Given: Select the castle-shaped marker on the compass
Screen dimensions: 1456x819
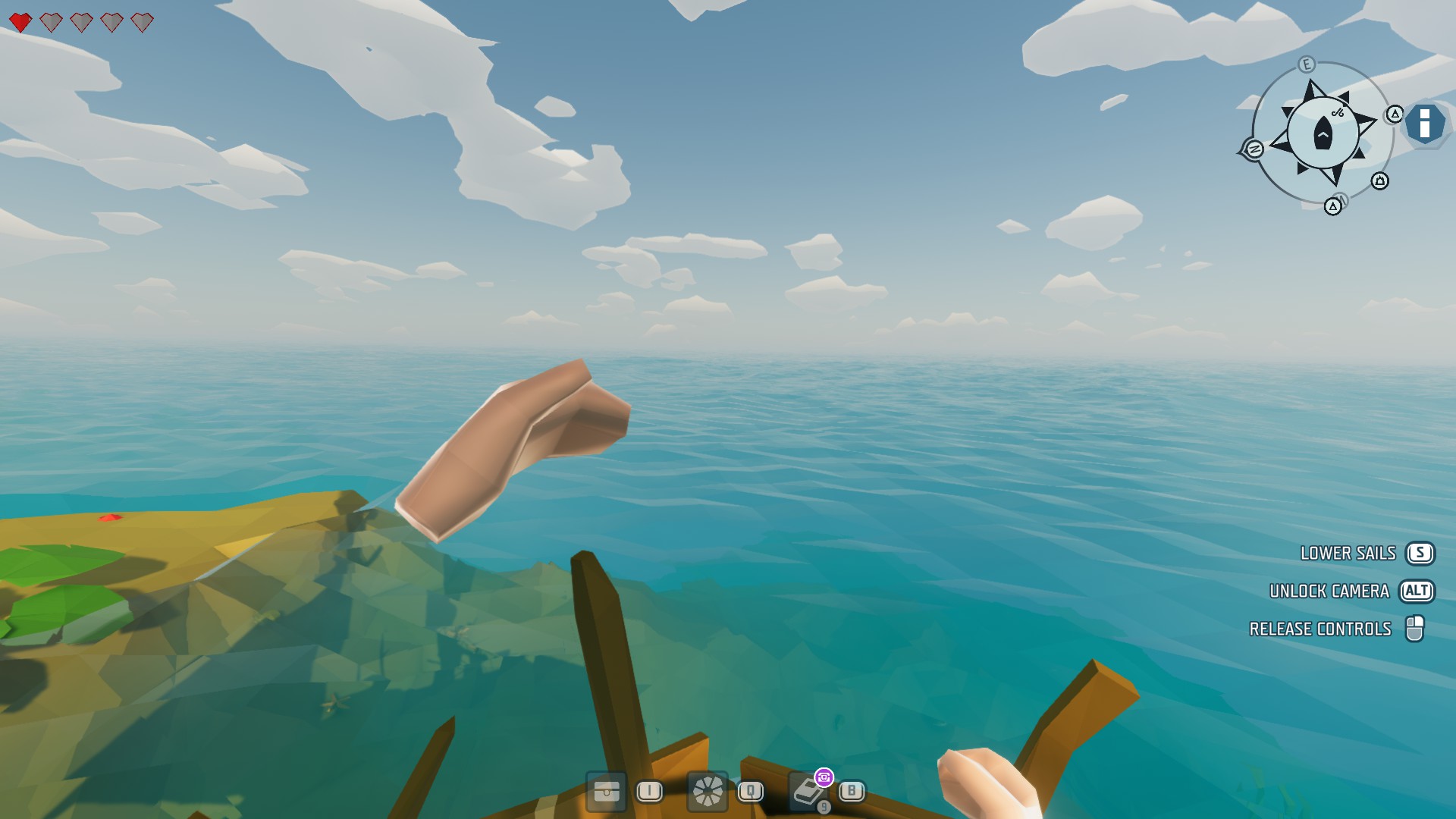Looking at the screenshot, I should [1379, 181].
